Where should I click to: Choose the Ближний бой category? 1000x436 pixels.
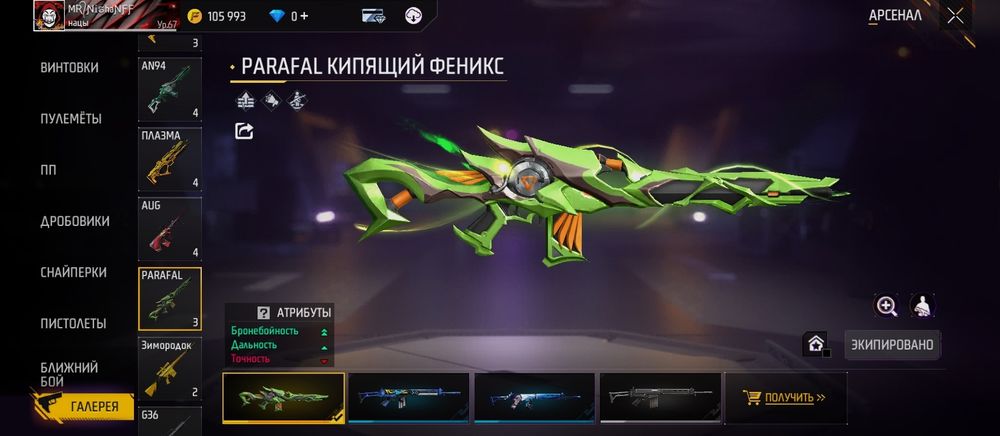pos(69,374)
